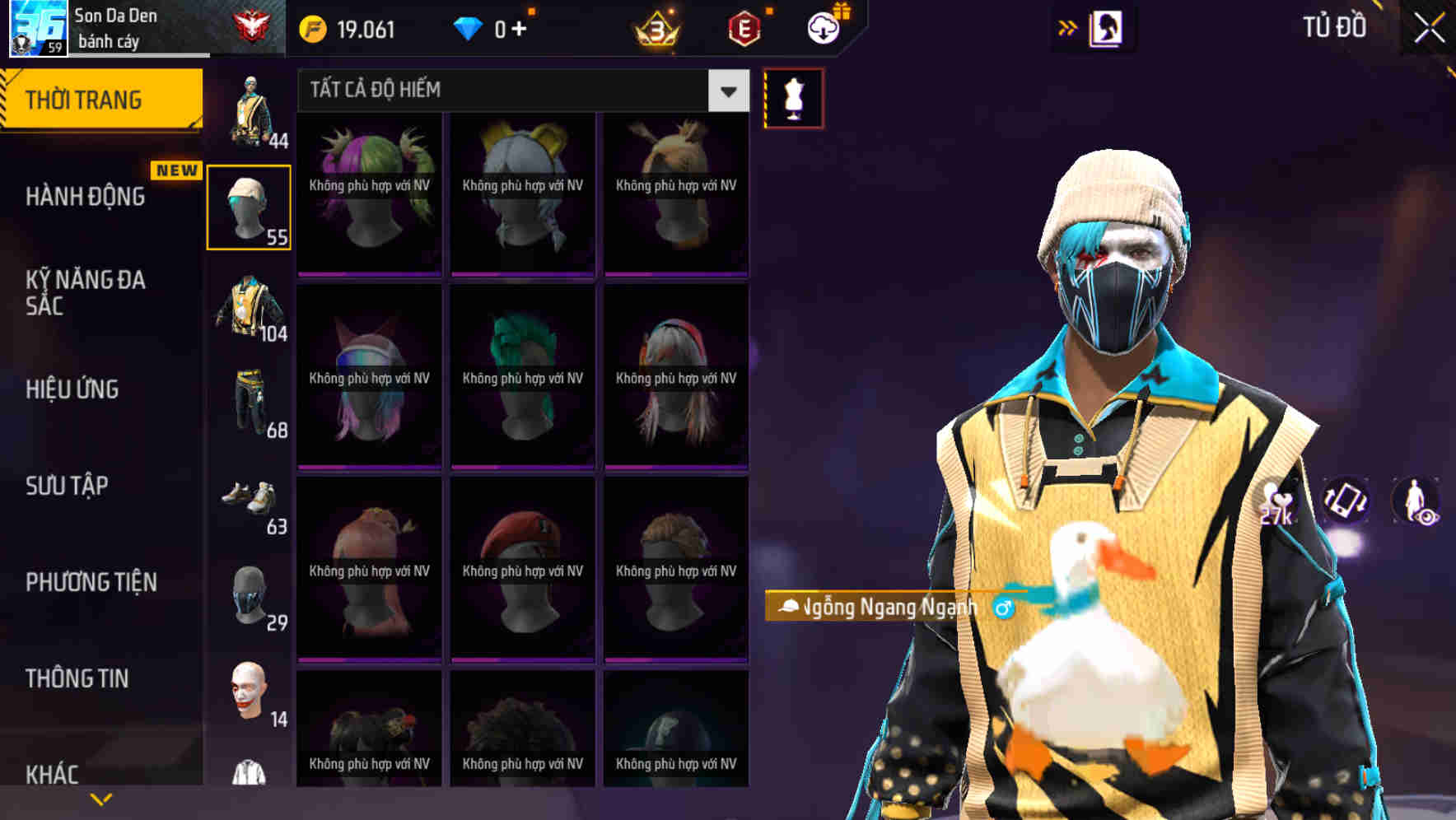Open the character profile card icon top right

point(1108,27)
